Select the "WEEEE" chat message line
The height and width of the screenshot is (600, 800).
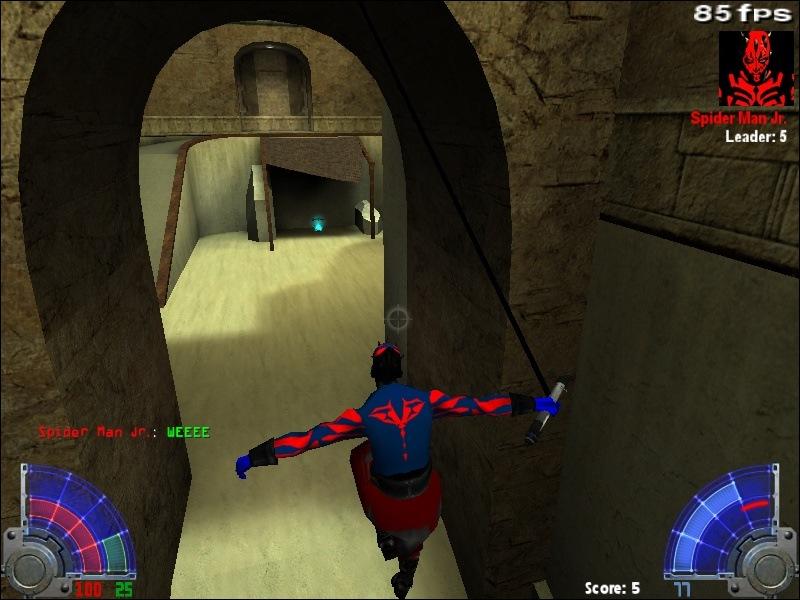coord(124,432)
